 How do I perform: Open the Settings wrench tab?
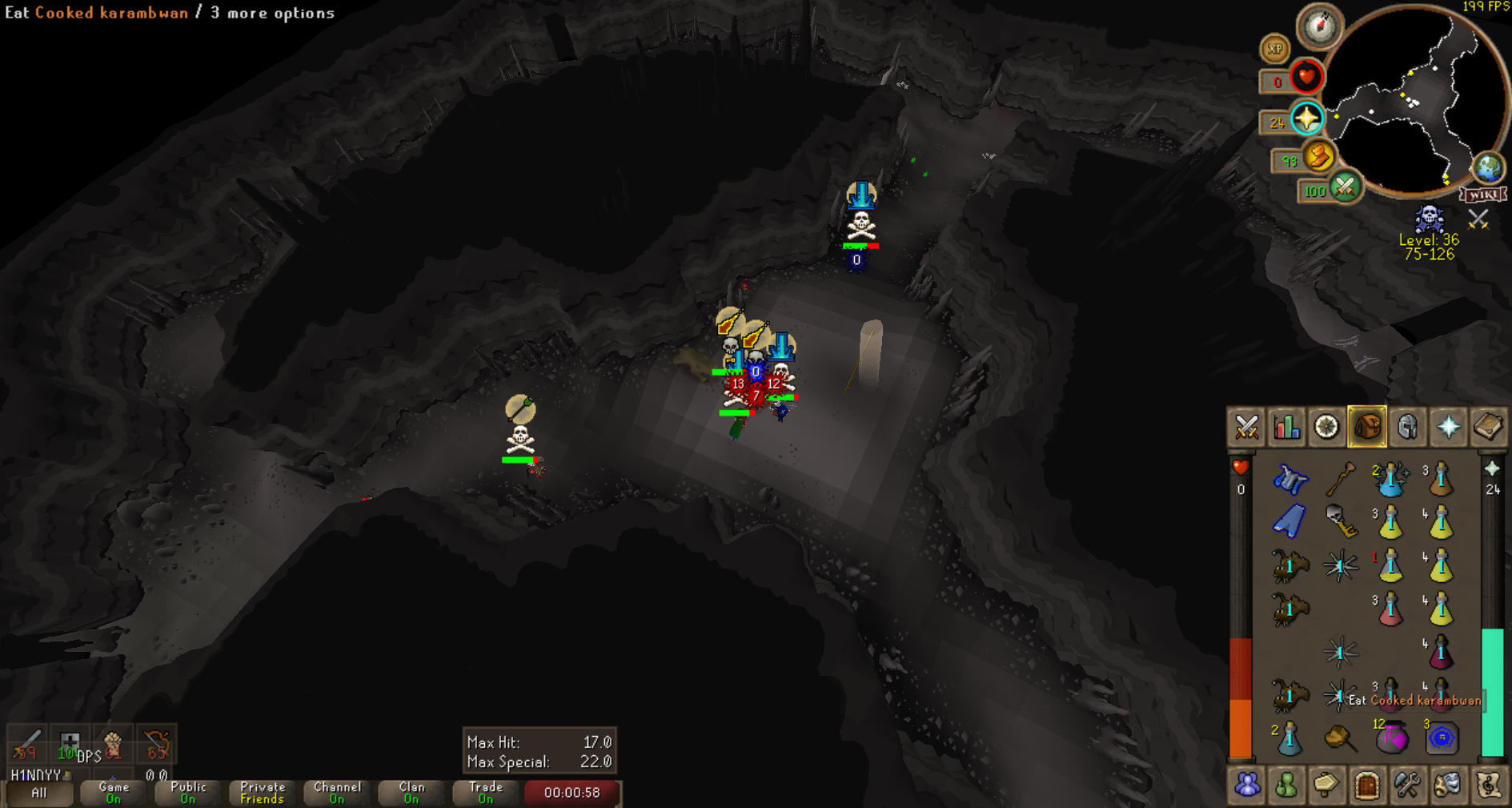(x=1407, y=786)
